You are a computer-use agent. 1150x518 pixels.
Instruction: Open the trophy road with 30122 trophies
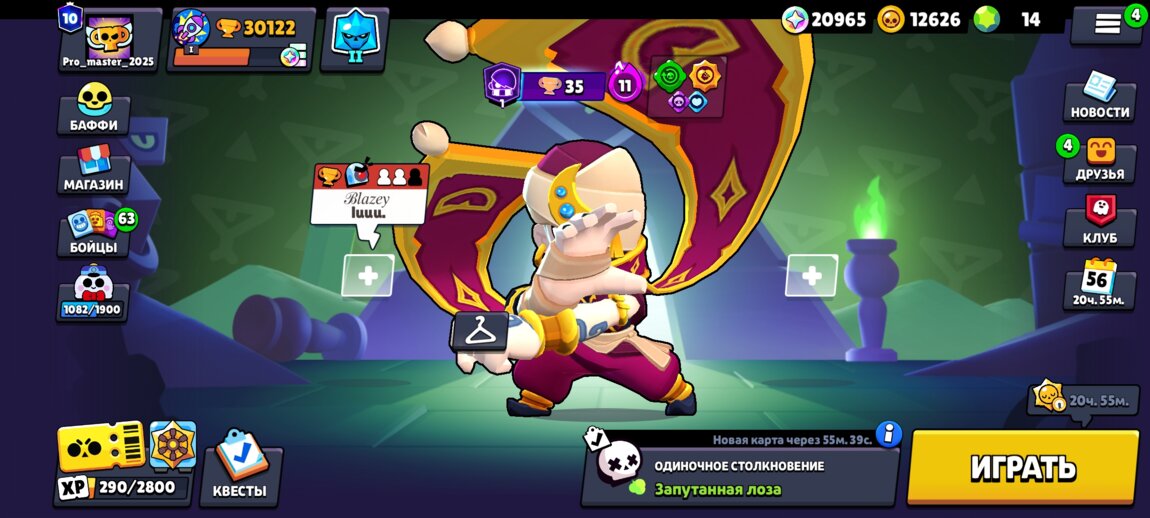click(242, 40)
